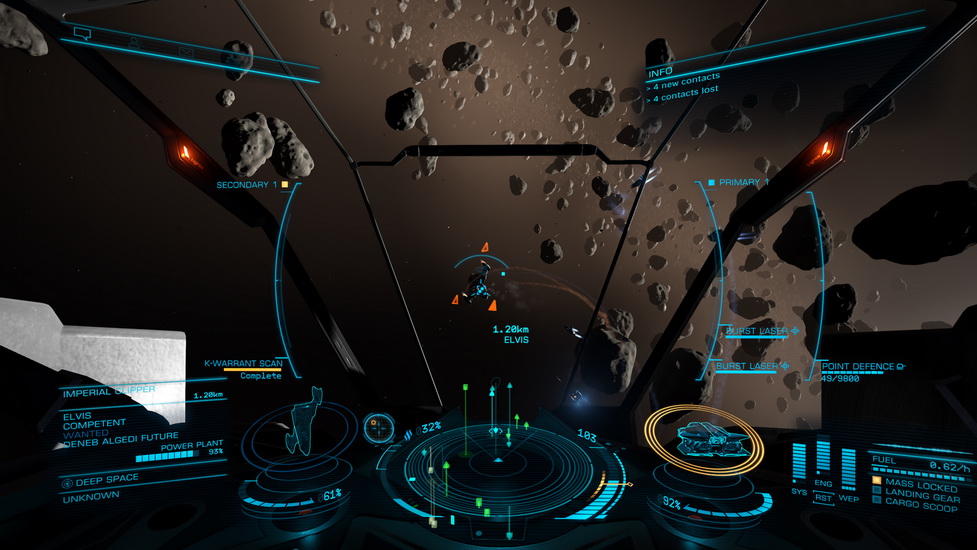Open the comms inbox envelope tab
This screenshot has height=550, width=977.
185,50
